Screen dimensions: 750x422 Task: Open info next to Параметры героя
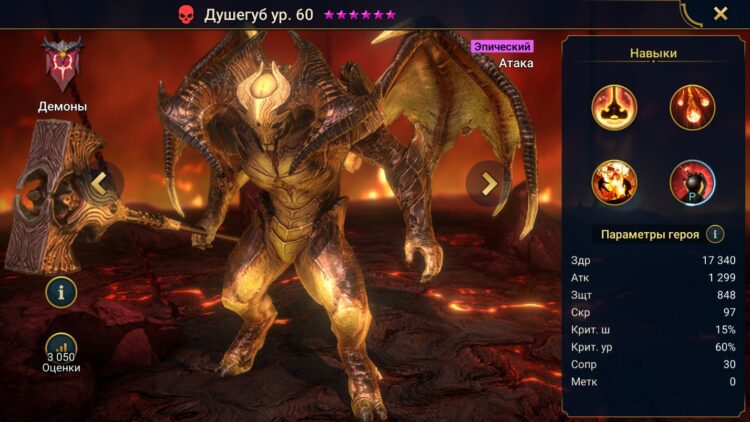click(715, 234)
